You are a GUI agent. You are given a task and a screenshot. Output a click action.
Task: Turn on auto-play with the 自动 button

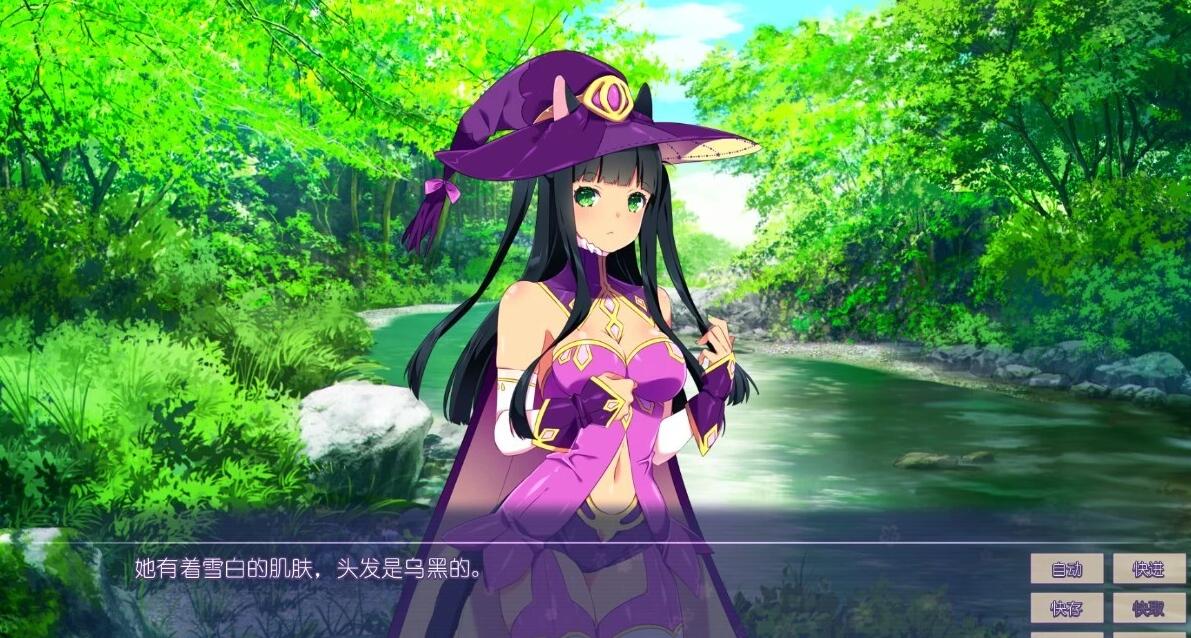(1067, 569)
